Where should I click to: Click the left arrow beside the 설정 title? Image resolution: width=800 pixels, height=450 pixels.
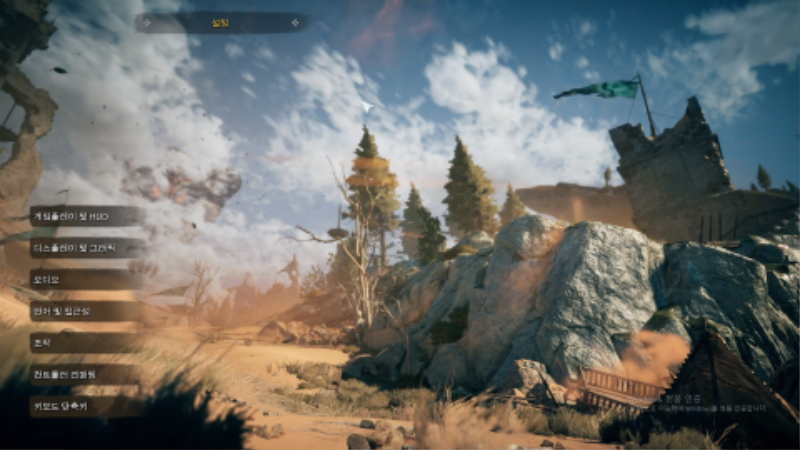pyautogui.click(x=148, y=22)
